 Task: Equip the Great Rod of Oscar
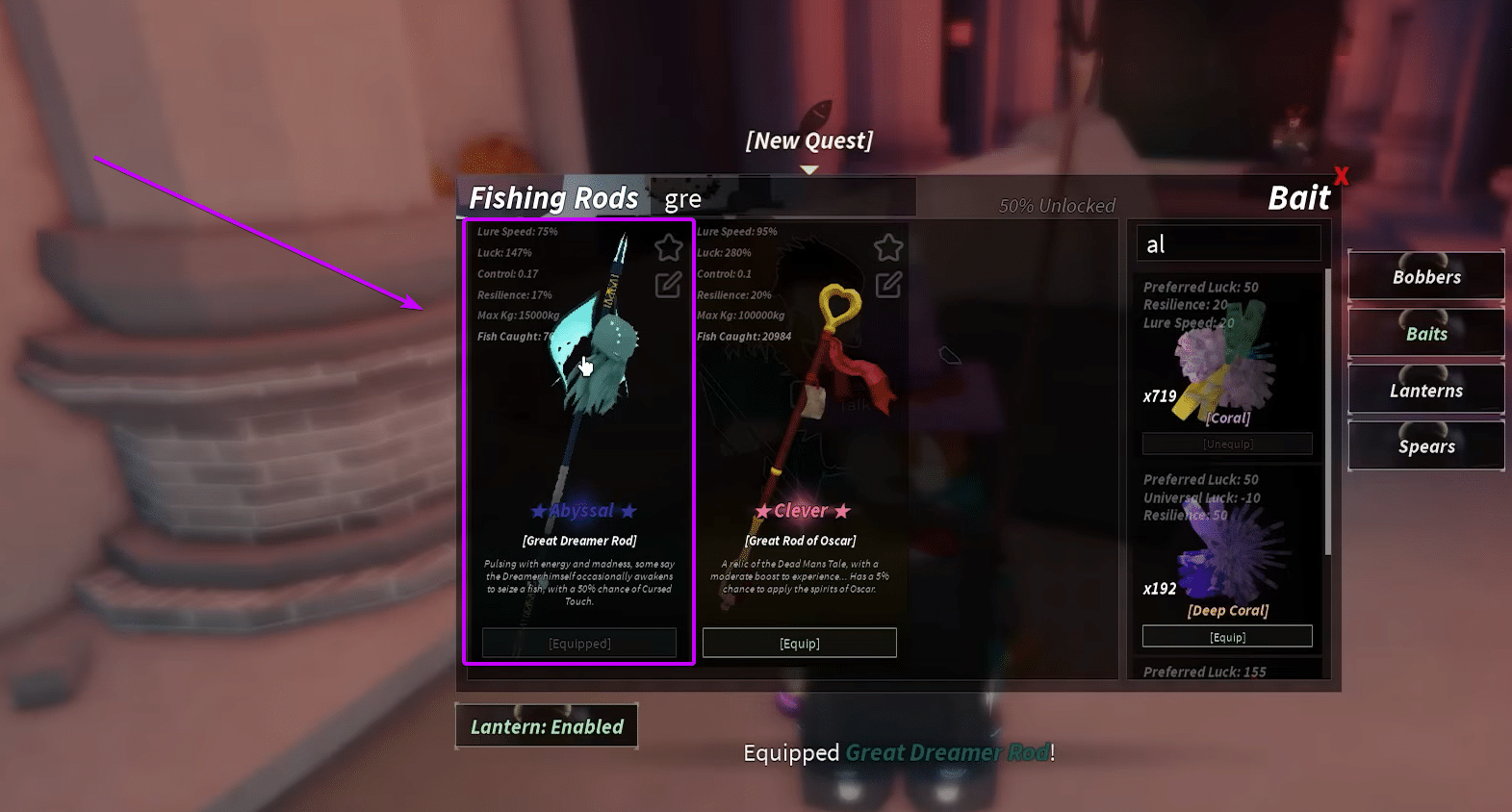point(799,643)
